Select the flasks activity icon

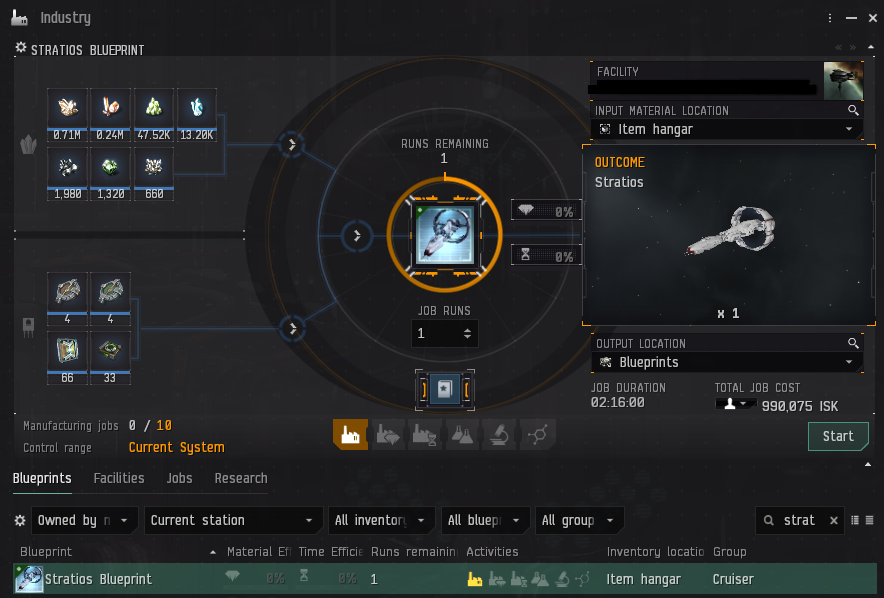(x=459, y=434)
